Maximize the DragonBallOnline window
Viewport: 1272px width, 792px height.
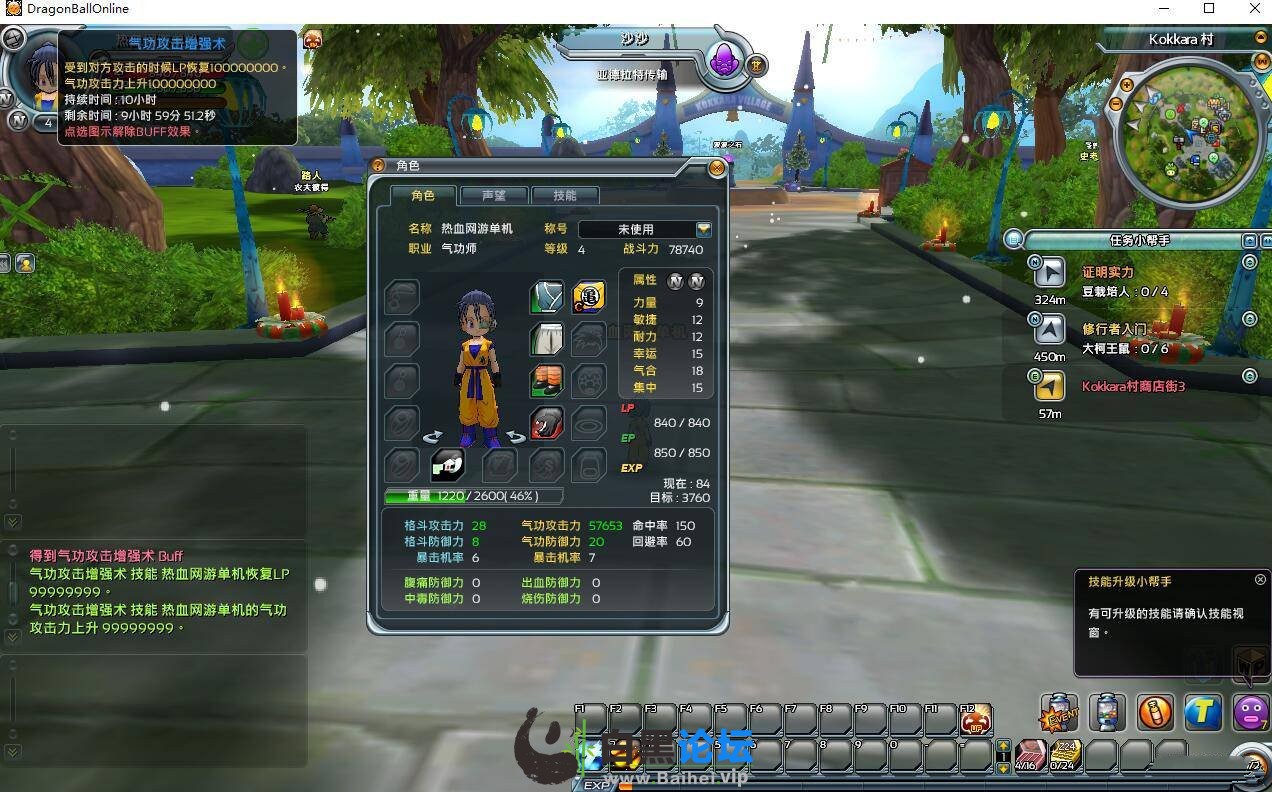click(x=1208, y=9)
